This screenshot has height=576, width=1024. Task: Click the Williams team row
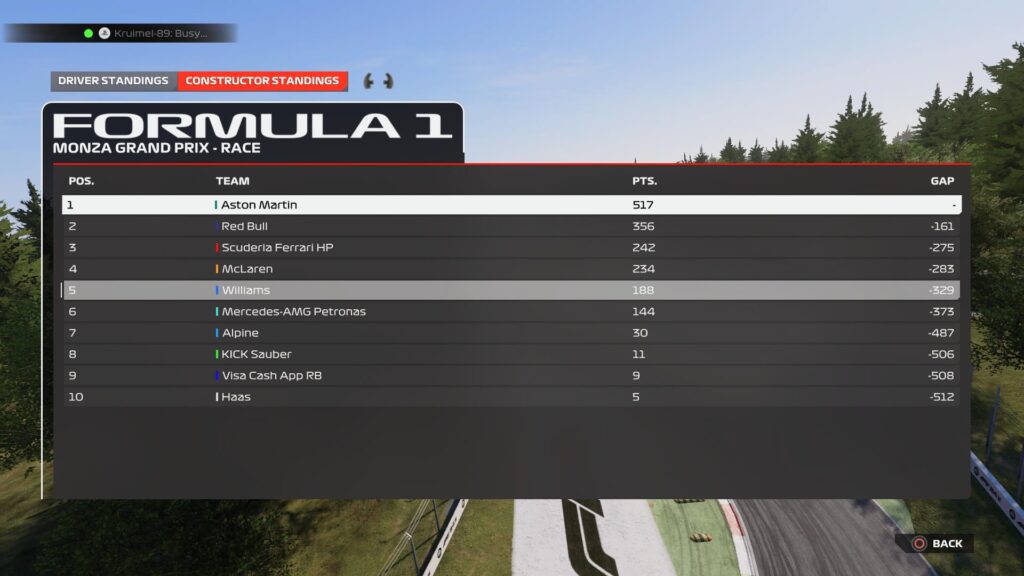tap(511, 291)
